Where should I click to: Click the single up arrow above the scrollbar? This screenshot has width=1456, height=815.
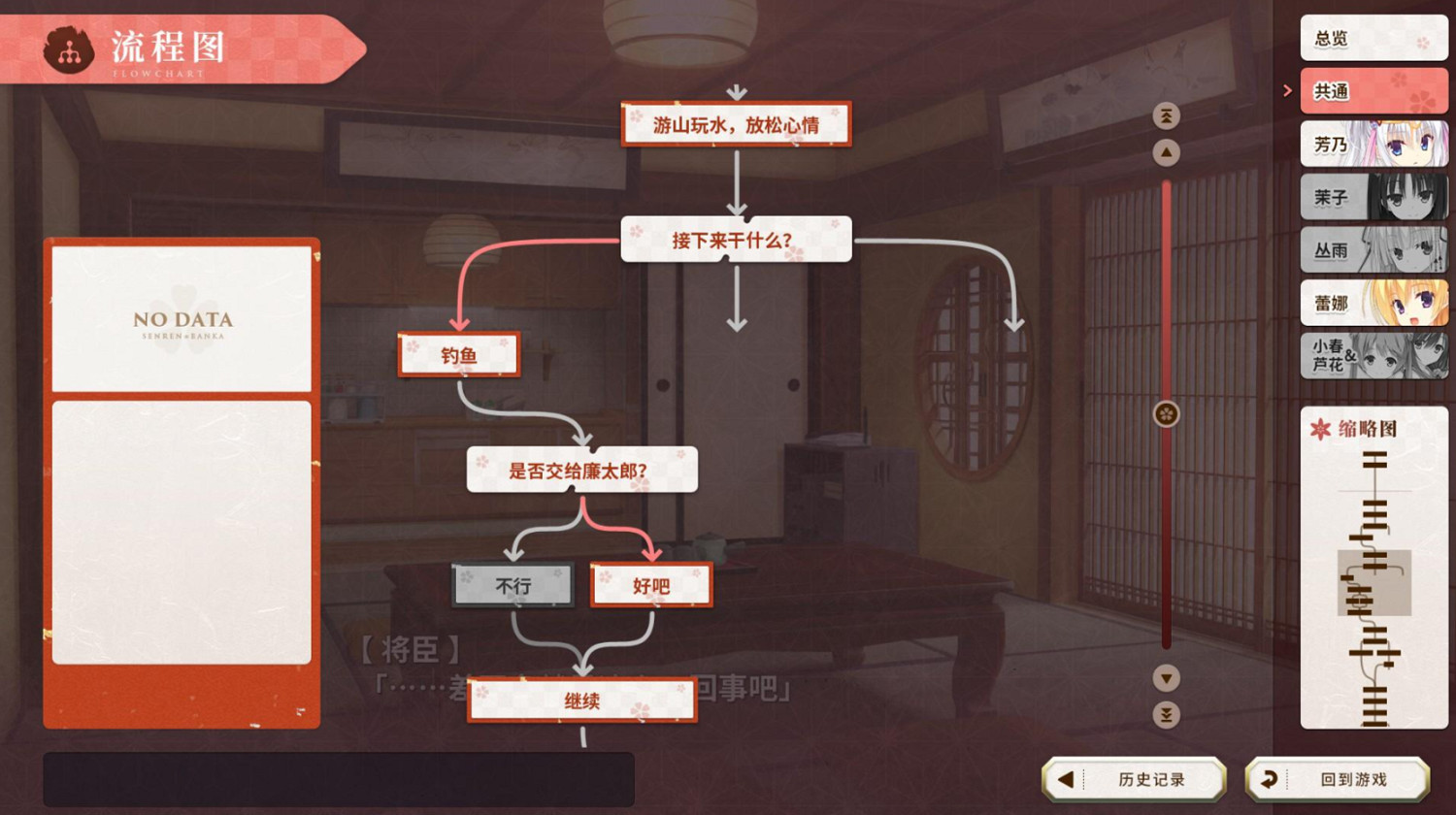pos(1165,150)
